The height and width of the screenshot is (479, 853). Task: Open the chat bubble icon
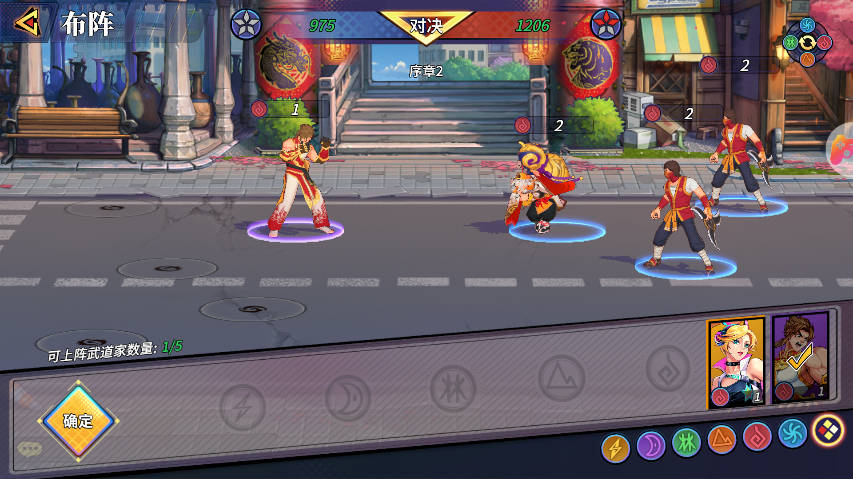tap(29, 449)
